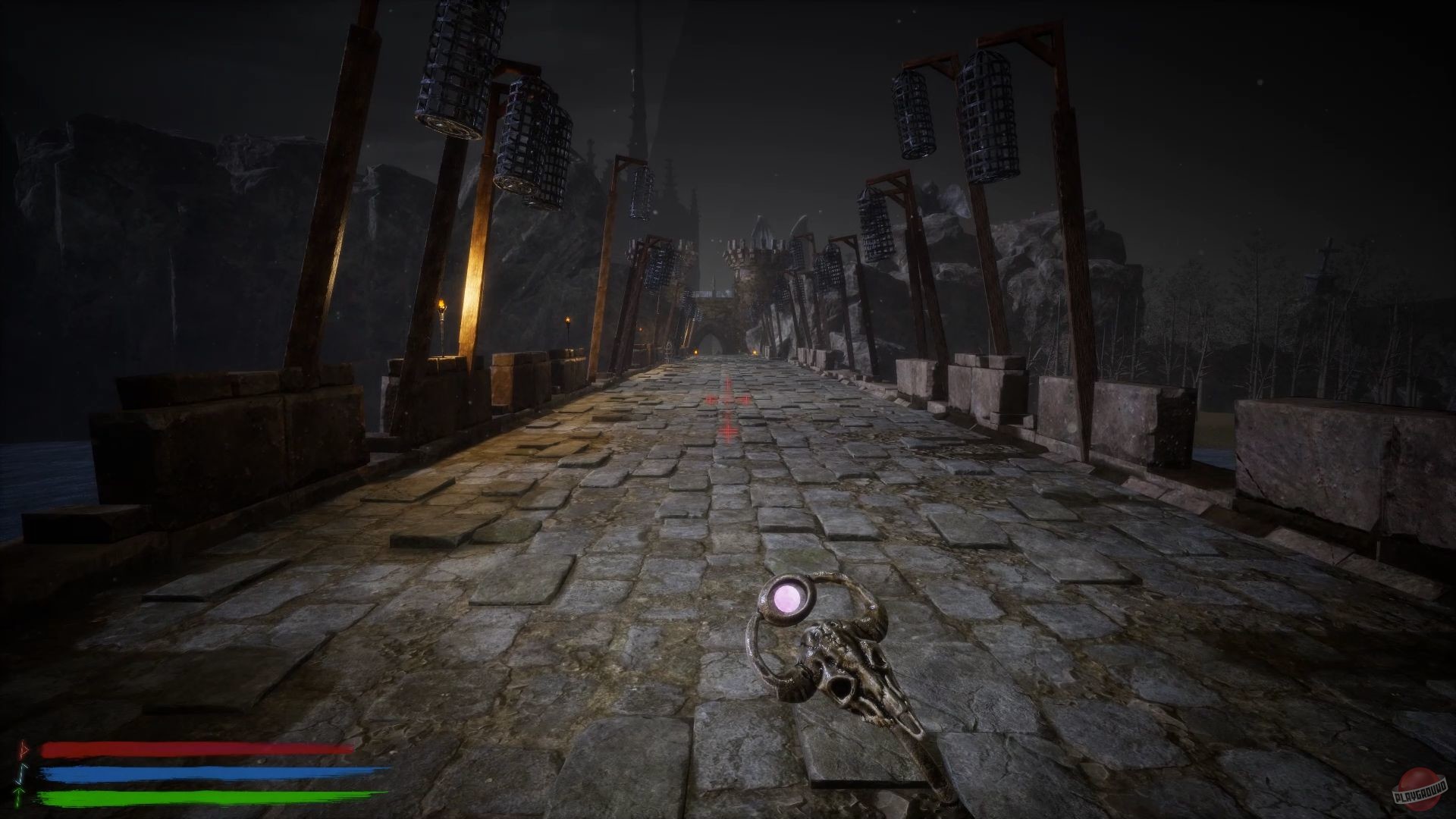Click the lower red crosshair marker
The image size is (1456, 819).
coord(727,431)
